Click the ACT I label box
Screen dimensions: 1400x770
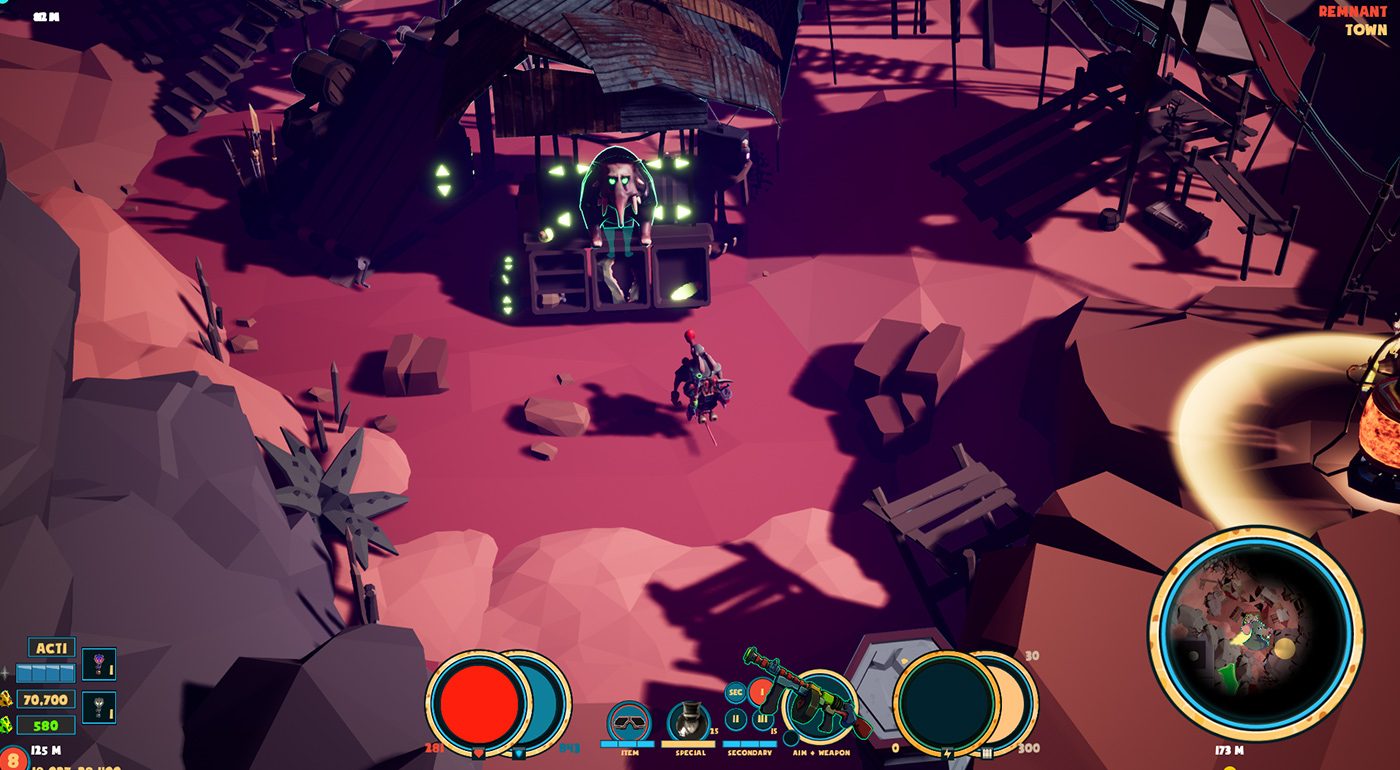51,647
